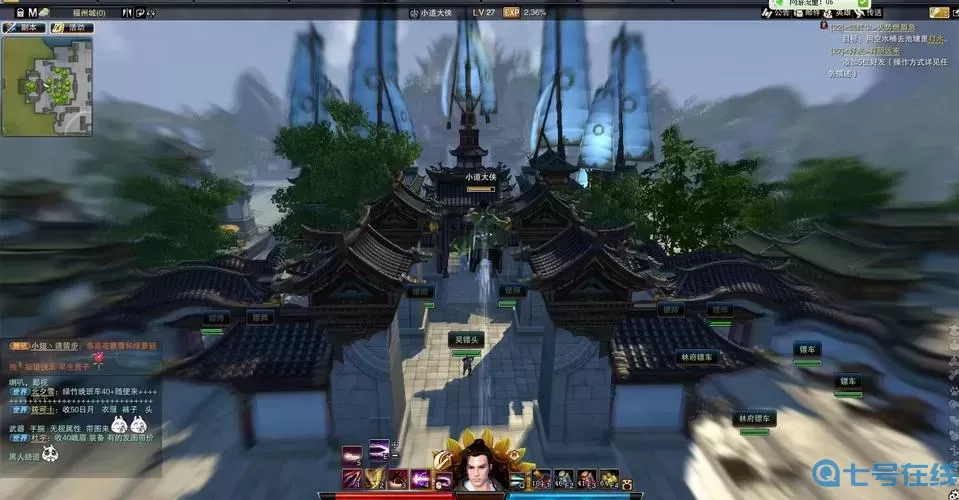Open the map with the M icon

click(x=32, y=12)
